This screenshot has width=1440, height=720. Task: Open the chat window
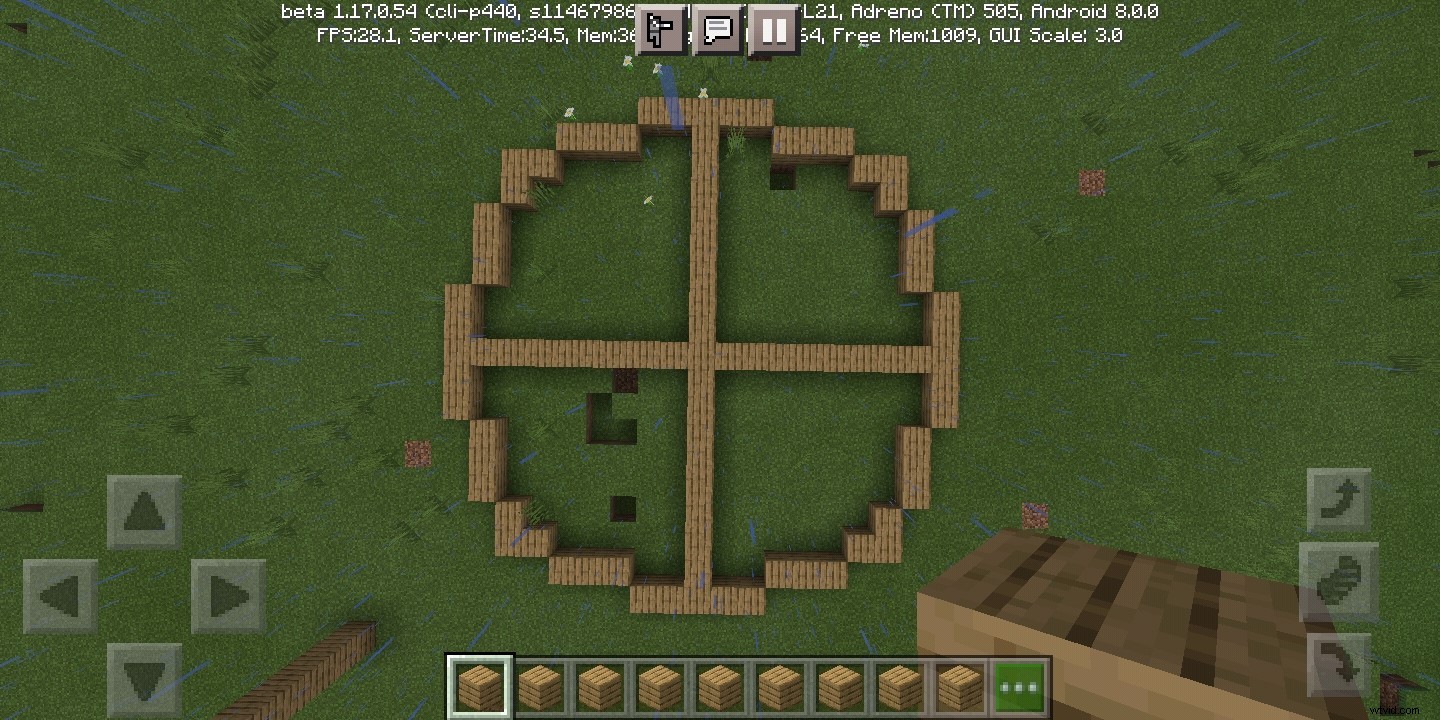[x=717, y=30]
